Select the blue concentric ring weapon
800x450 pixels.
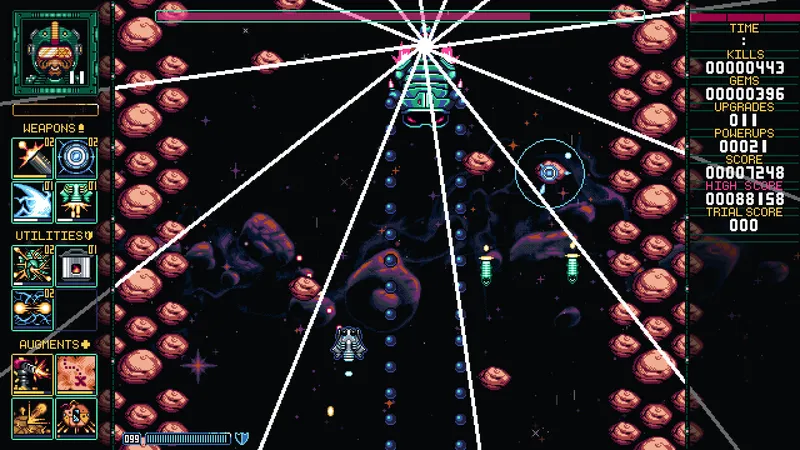pyautogui.click(x=76, y=157)
